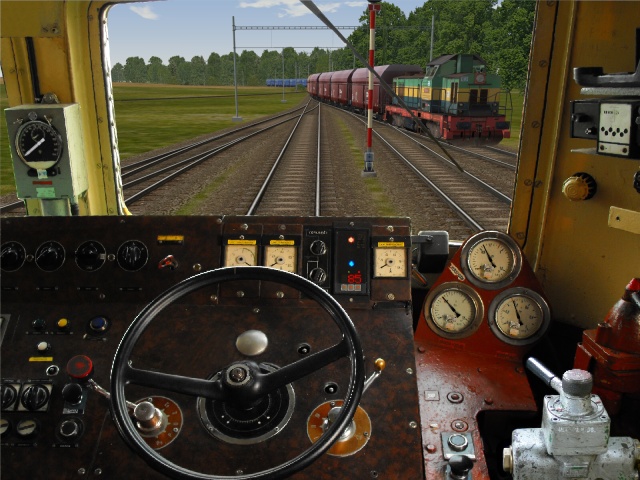Viewport: 640px width, 480px height.
Task: Push the small yellow button on the desk
Action: (62, 324)
